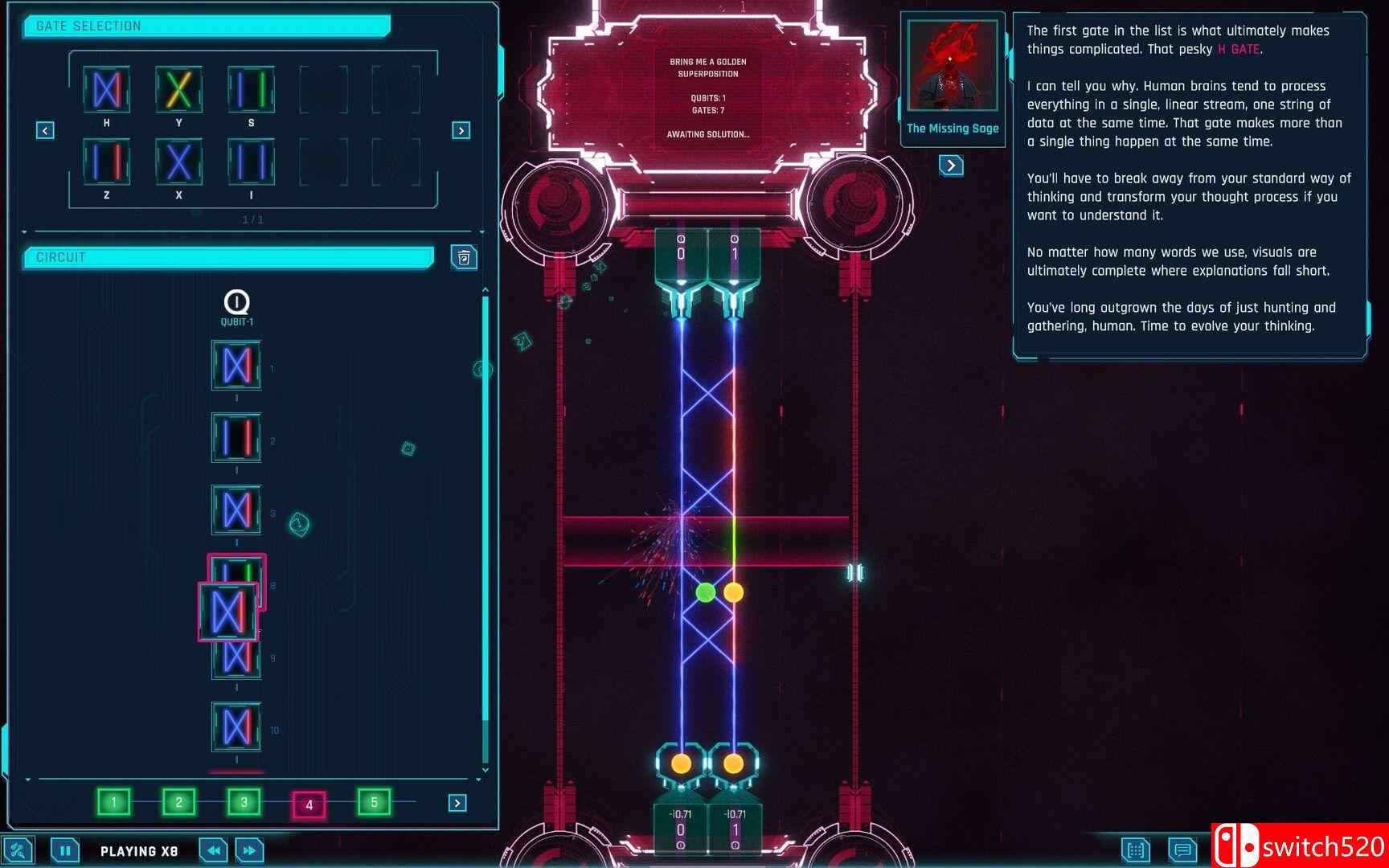
Task: Advance the Missing Sage dialogue arrow
Action: click(x=952, y=166)
